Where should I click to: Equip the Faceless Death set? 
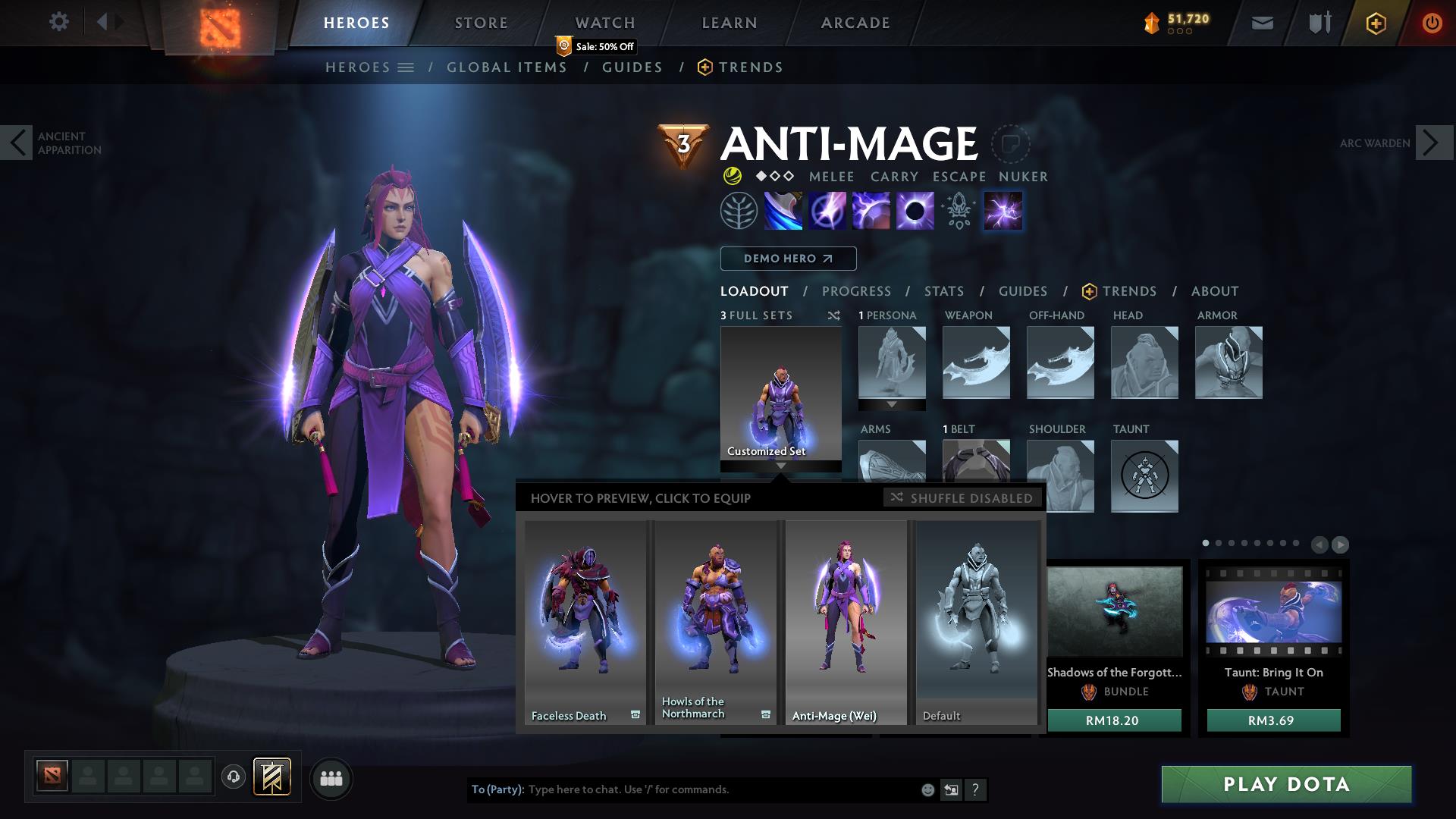click(x=585, y=622)
